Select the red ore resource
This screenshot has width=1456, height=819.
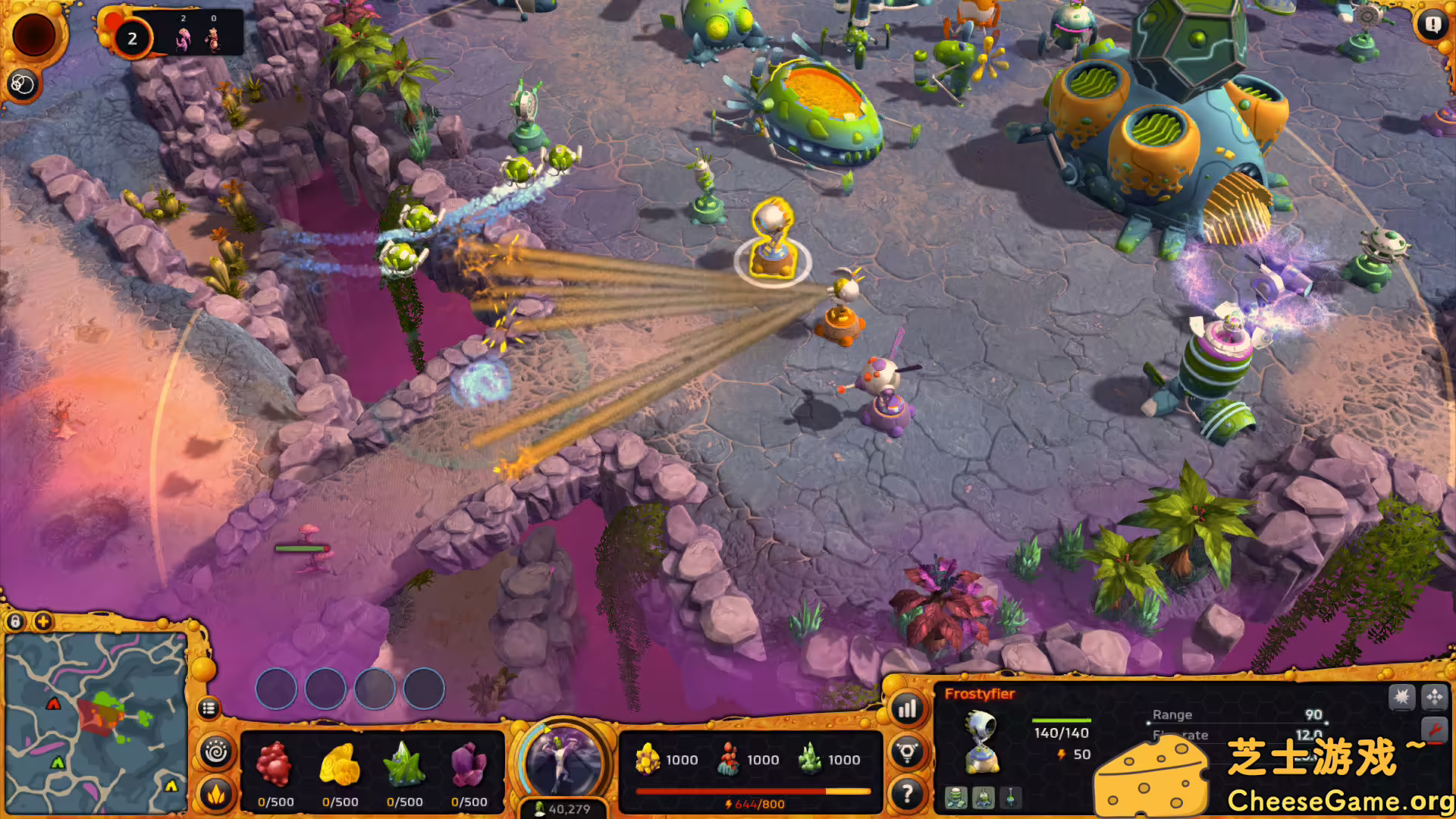tap(275, 764)
